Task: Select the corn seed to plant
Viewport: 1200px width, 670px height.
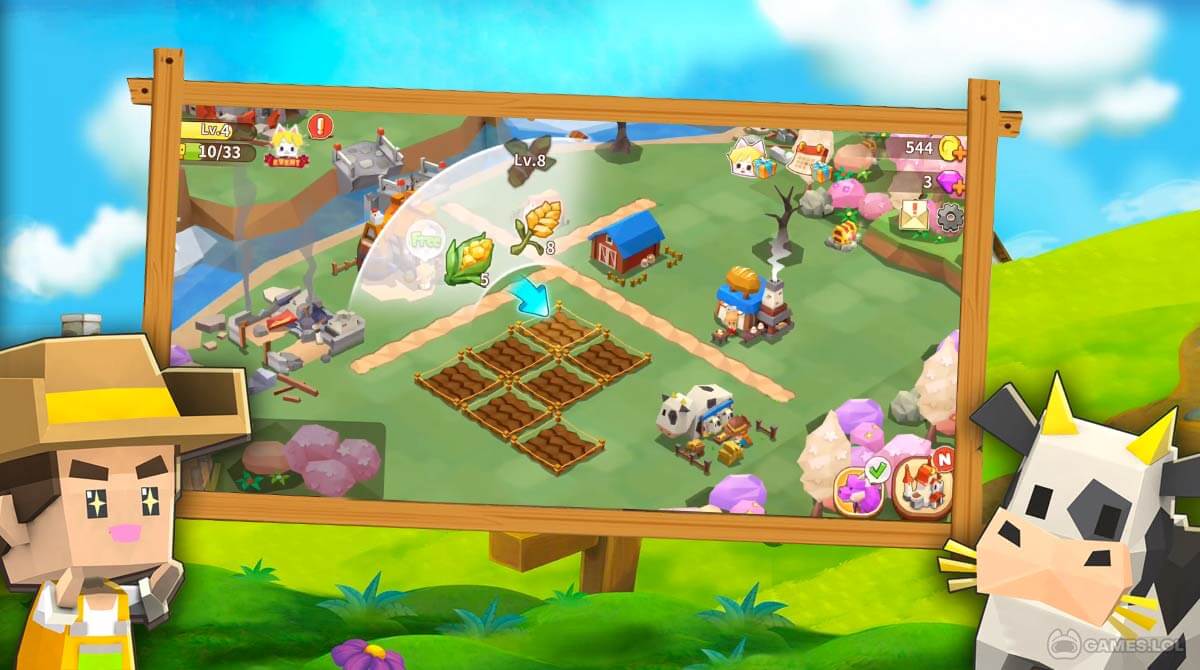Action: [x=465, y=258]
